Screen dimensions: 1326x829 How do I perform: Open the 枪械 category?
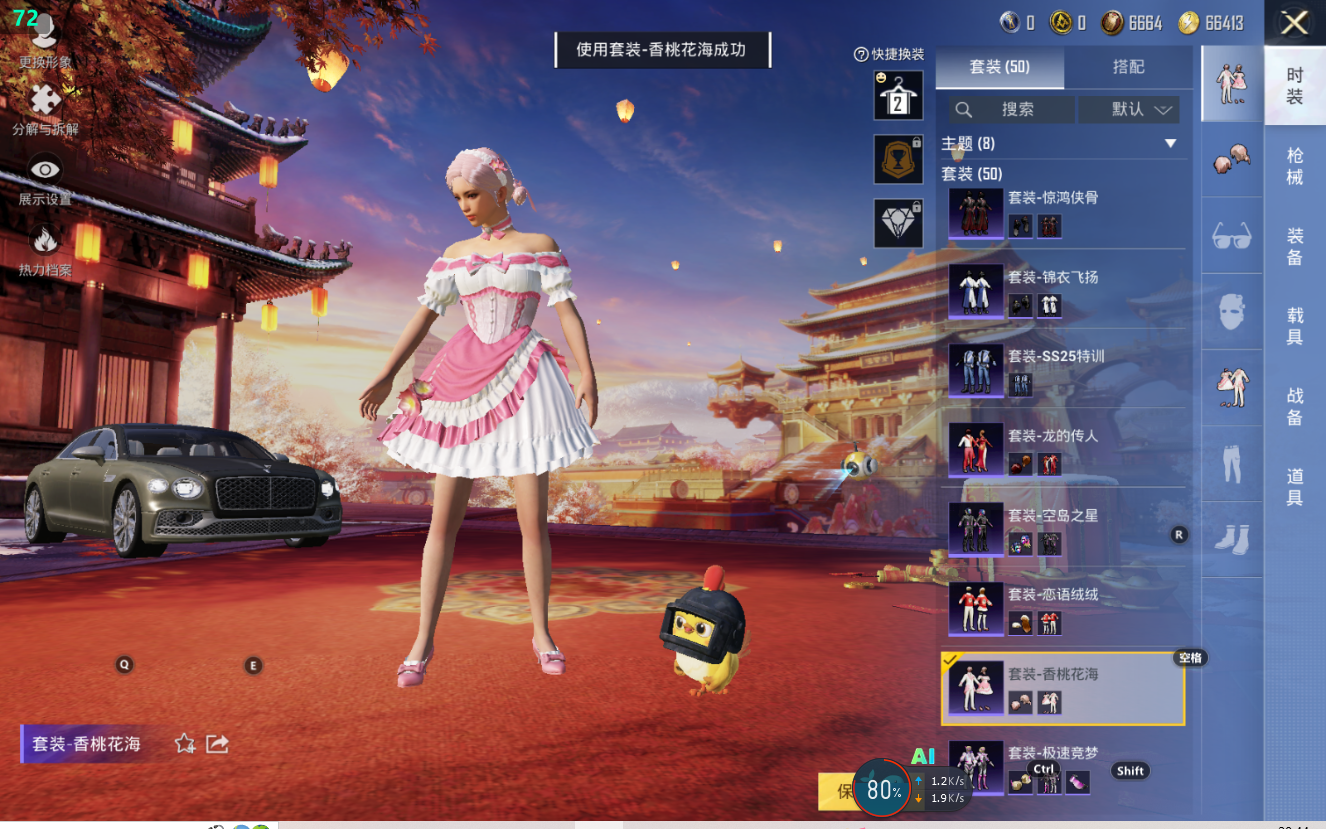point(1294,166)
